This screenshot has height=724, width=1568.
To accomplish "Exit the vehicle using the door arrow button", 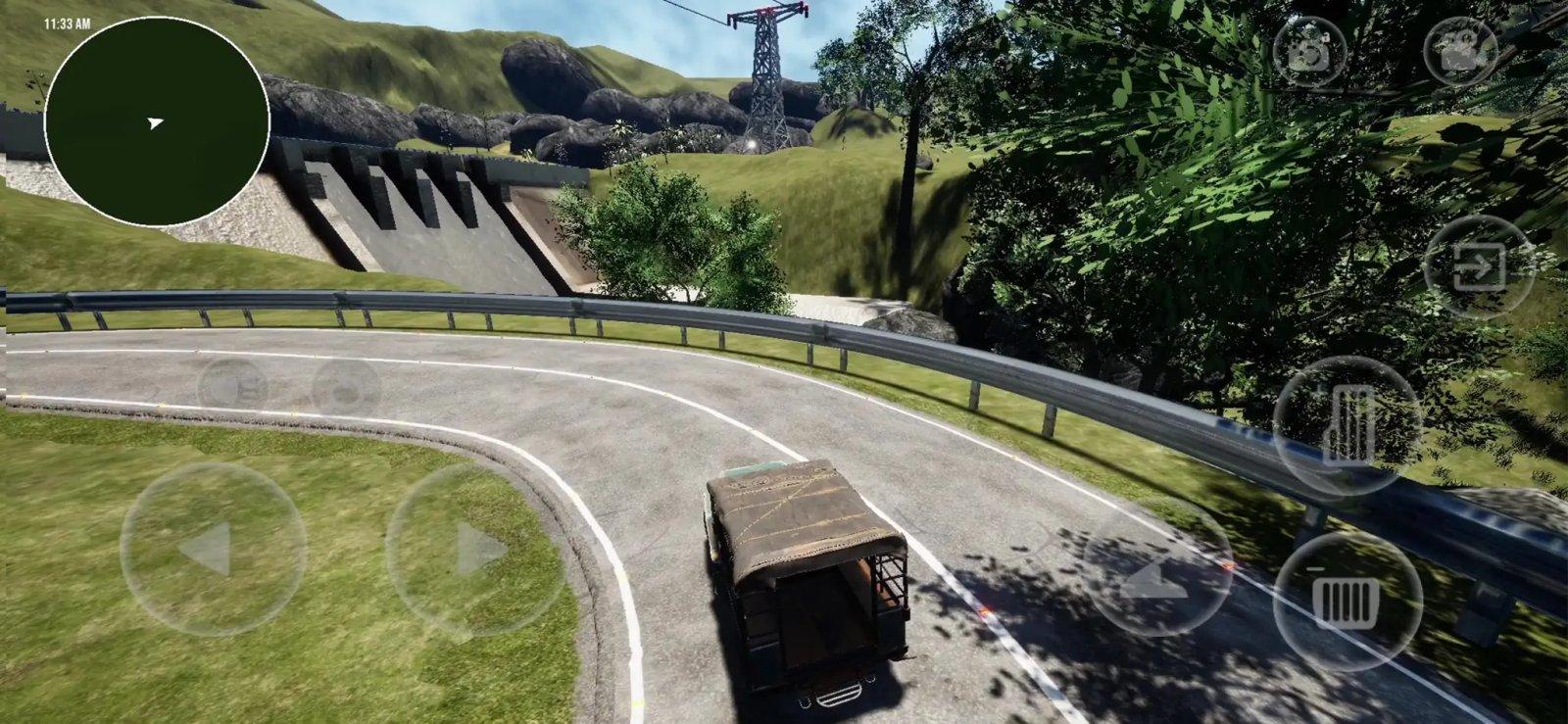I will [1478, 265].
